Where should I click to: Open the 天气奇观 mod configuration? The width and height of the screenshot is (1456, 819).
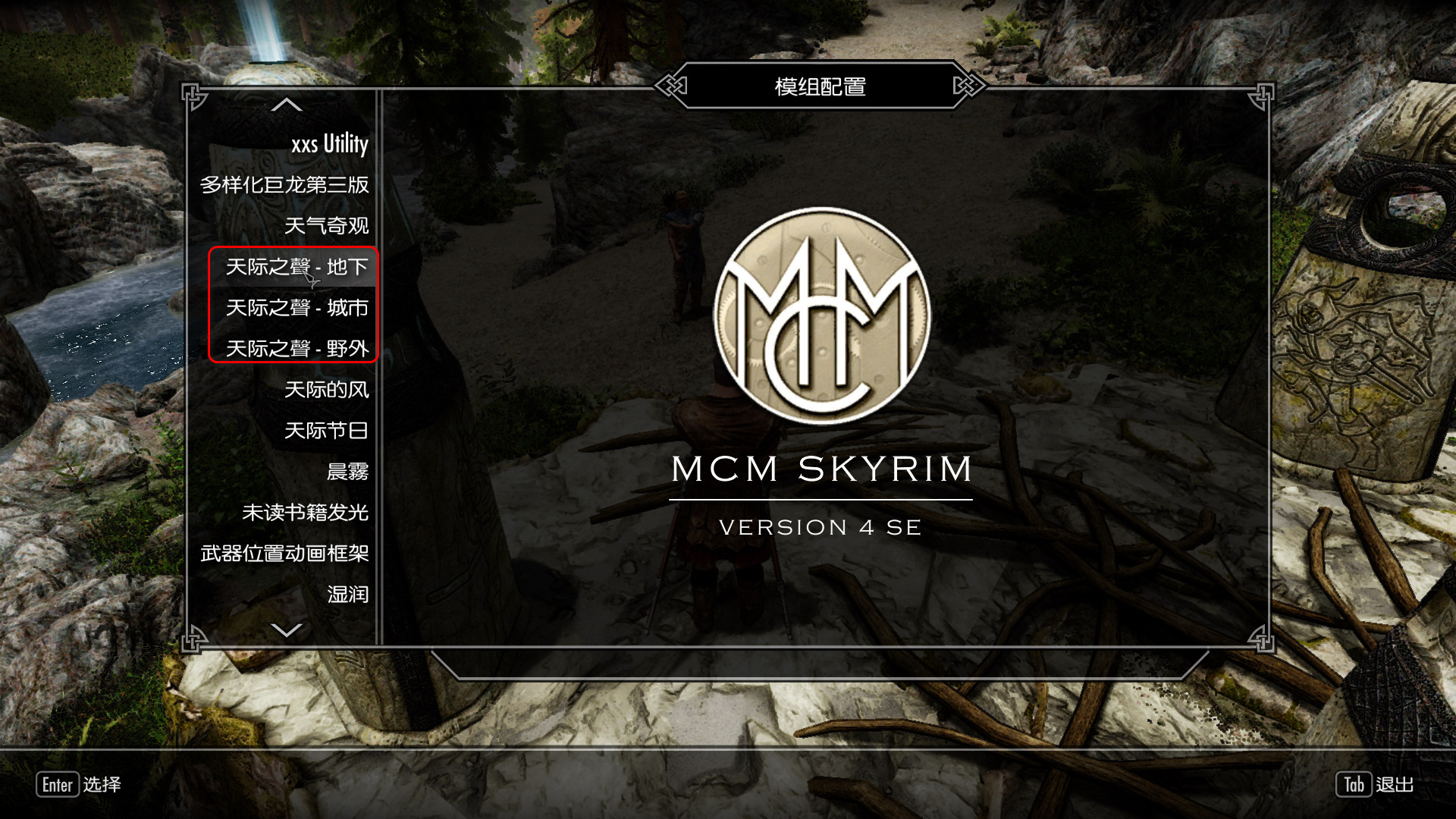[326, 226]
